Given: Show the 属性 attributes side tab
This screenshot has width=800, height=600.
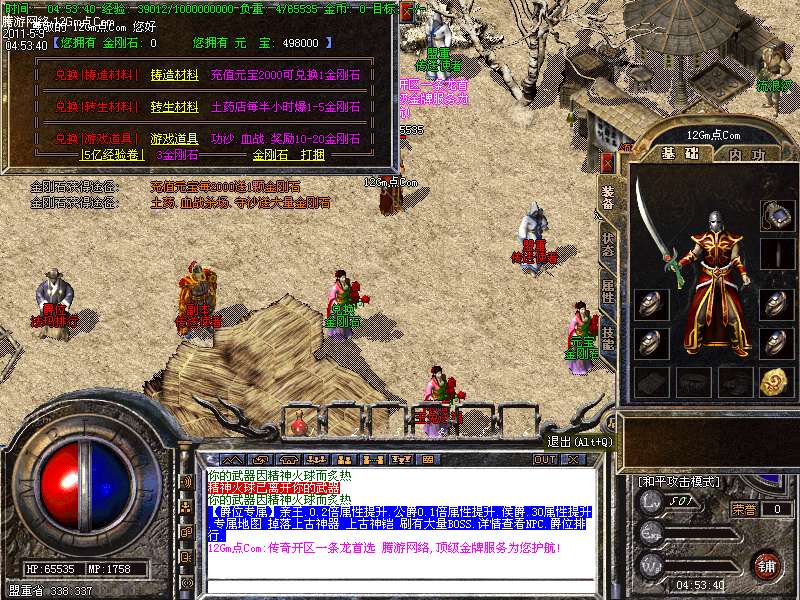Looking at the screenshot, I should [608, 293].
